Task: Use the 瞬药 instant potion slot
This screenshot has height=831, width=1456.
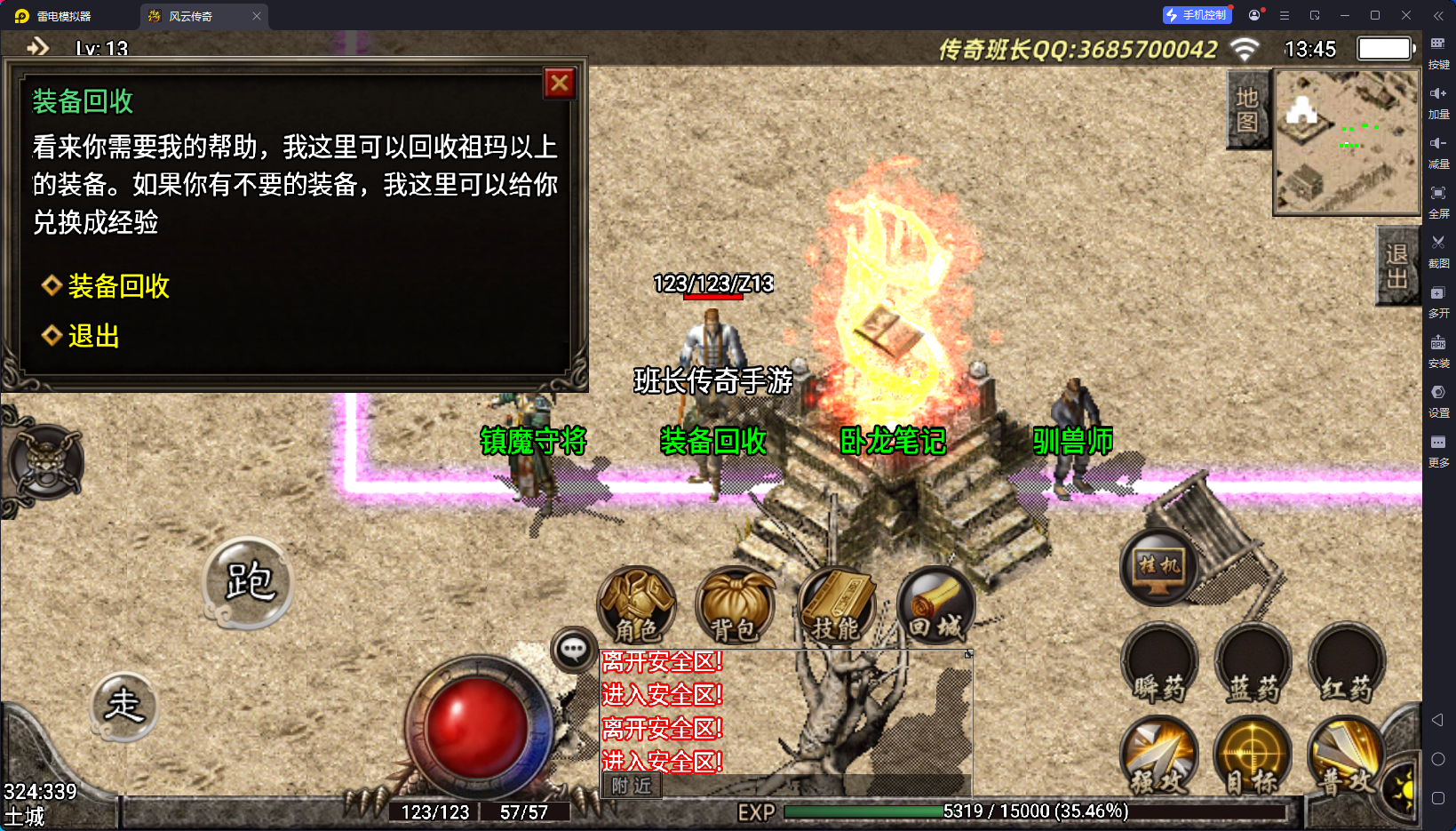Action: click(x=1159, y=662)
